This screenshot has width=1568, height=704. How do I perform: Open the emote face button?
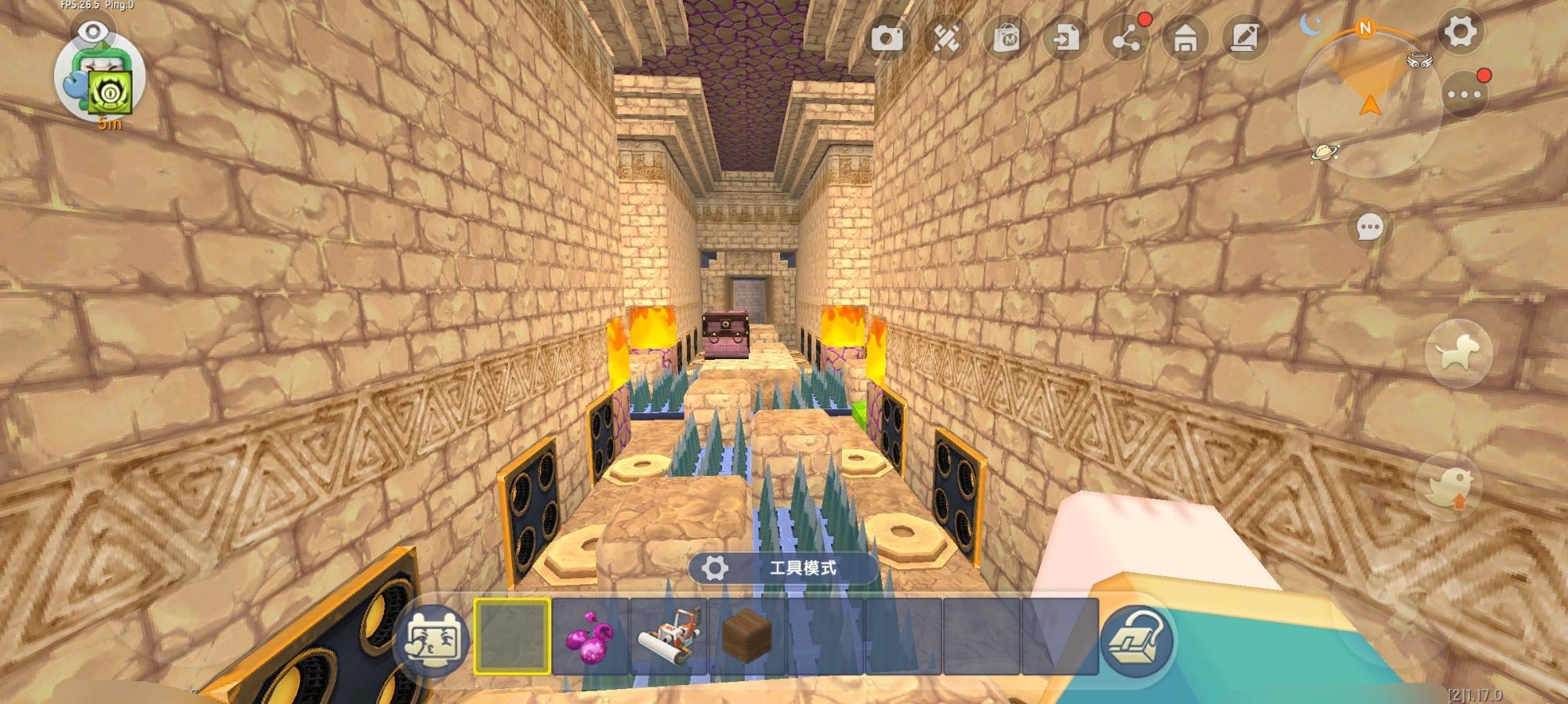432,639
